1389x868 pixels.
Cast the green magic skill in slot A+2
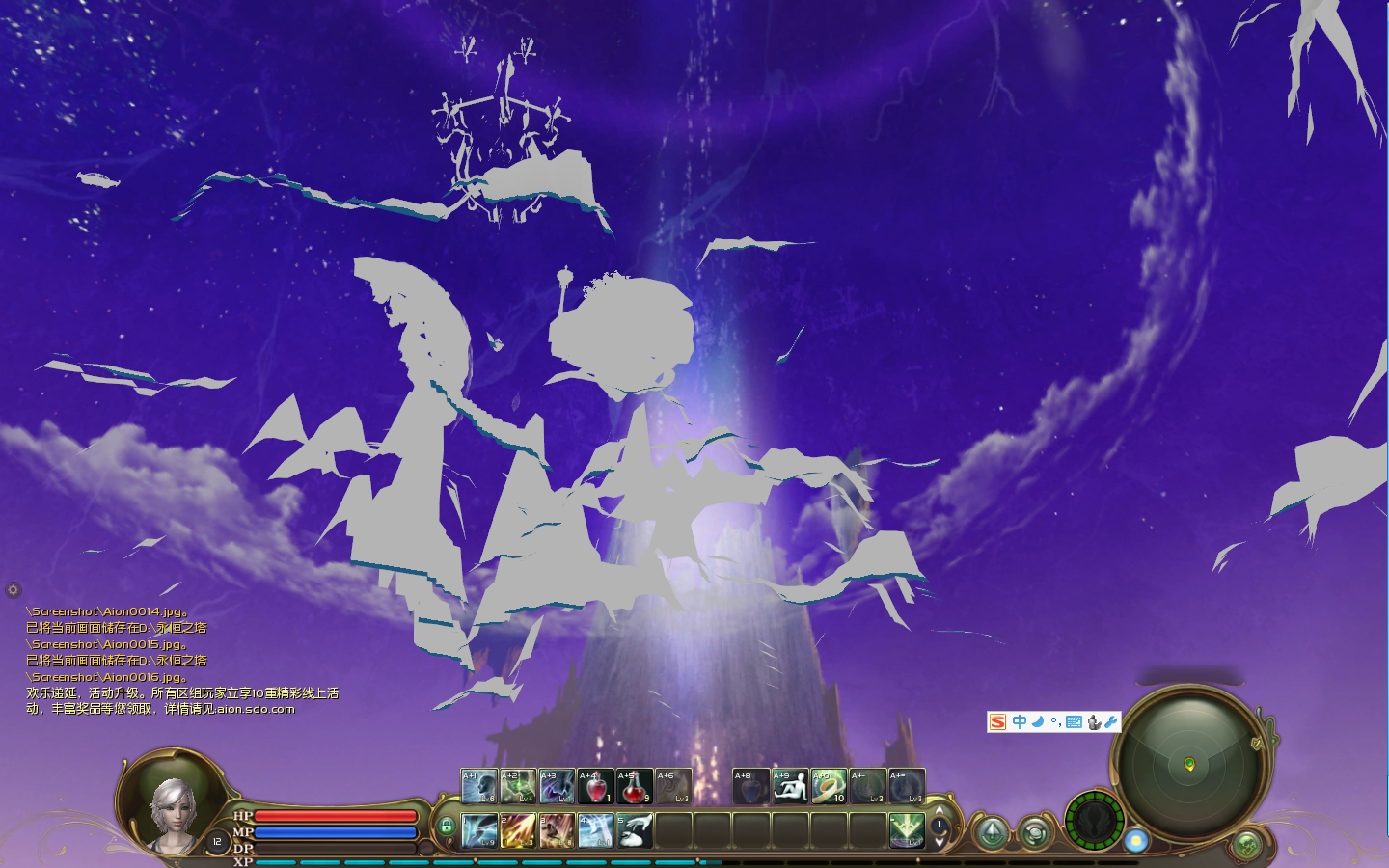pyautogui.click(x=518, y=787)
